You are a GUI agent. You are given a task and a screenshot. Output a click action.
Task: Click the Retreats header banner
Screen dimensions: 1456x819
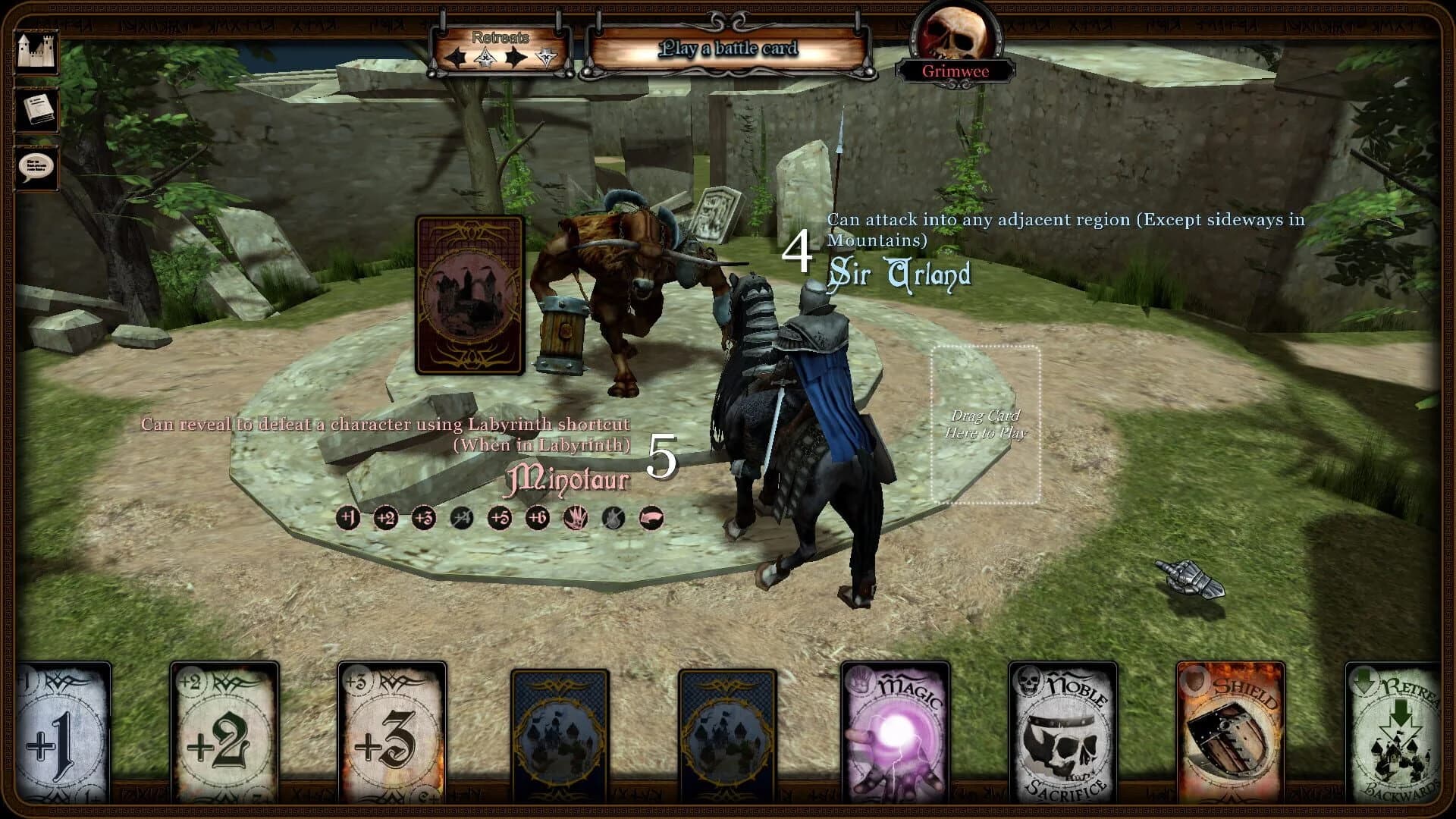[x=500, y=36]
